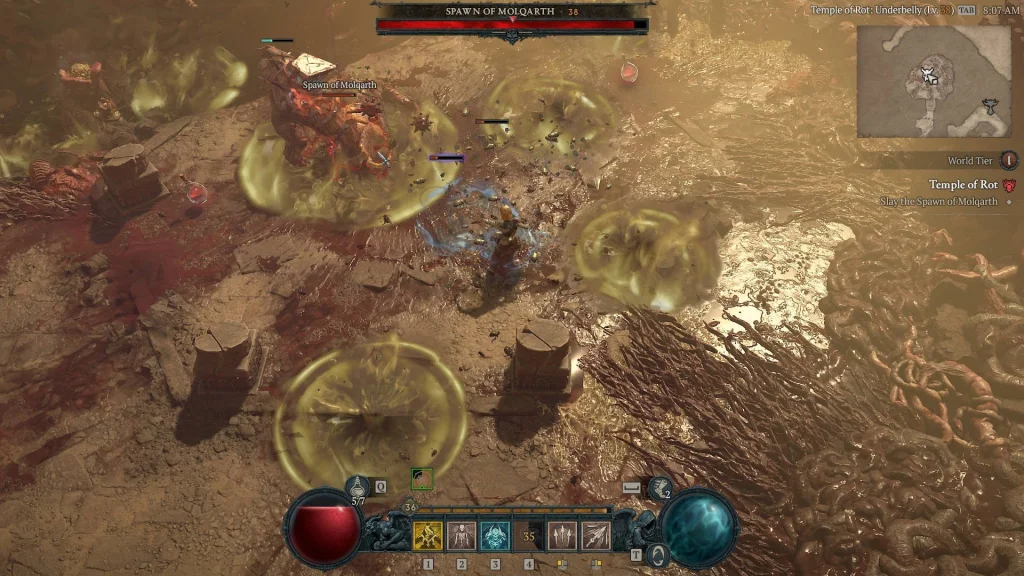Drink a healing potion from the flask icon

(358, 487)
